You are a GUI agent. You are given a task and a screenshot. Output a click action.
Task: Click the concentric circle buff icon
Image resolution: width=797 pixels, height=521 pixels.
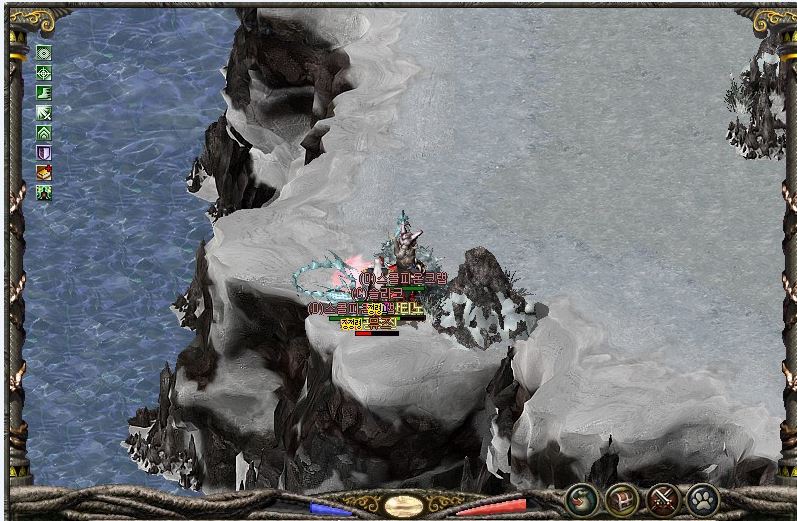click(44, 52)
